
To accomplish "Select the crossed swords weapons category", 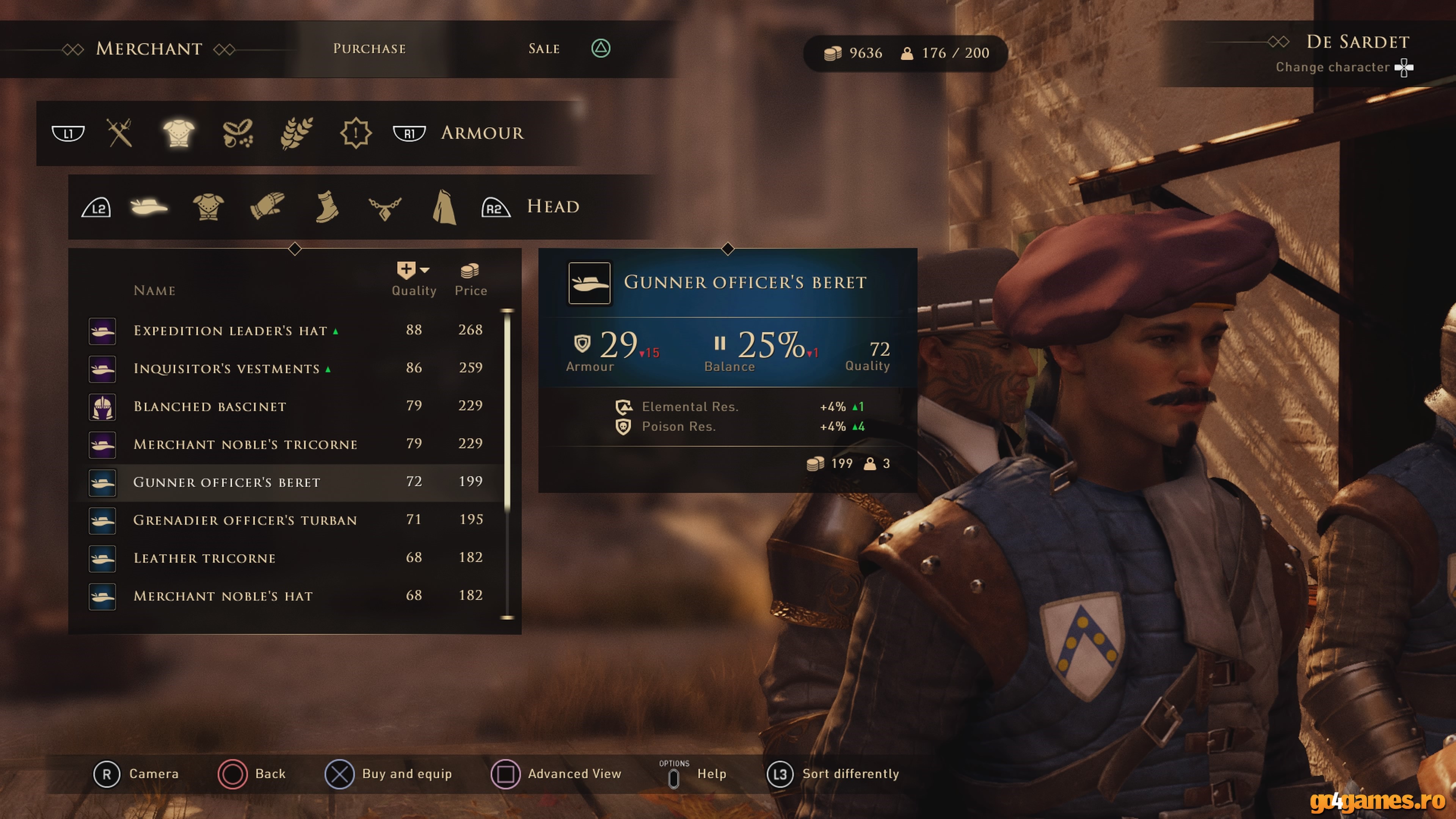I will tap(119, 133).
